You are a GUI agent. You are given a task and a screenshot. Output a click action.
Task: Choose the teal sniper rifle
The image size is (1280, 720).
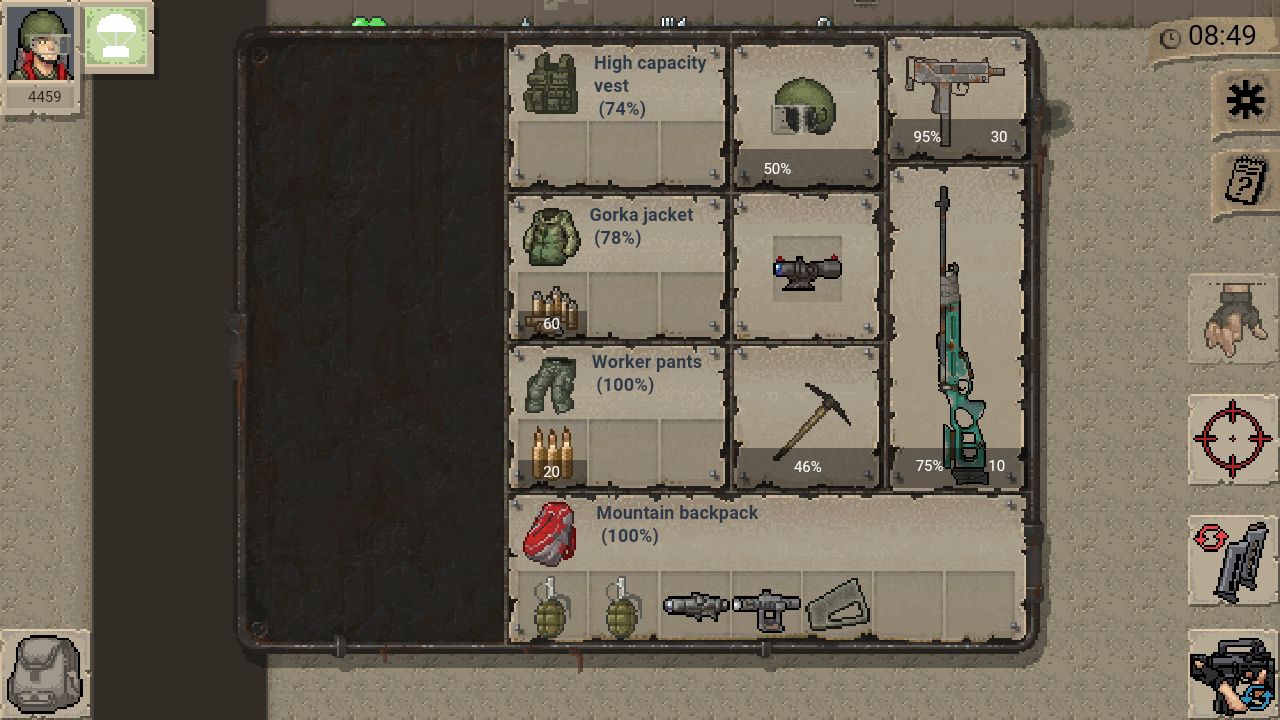pos(956,330)
